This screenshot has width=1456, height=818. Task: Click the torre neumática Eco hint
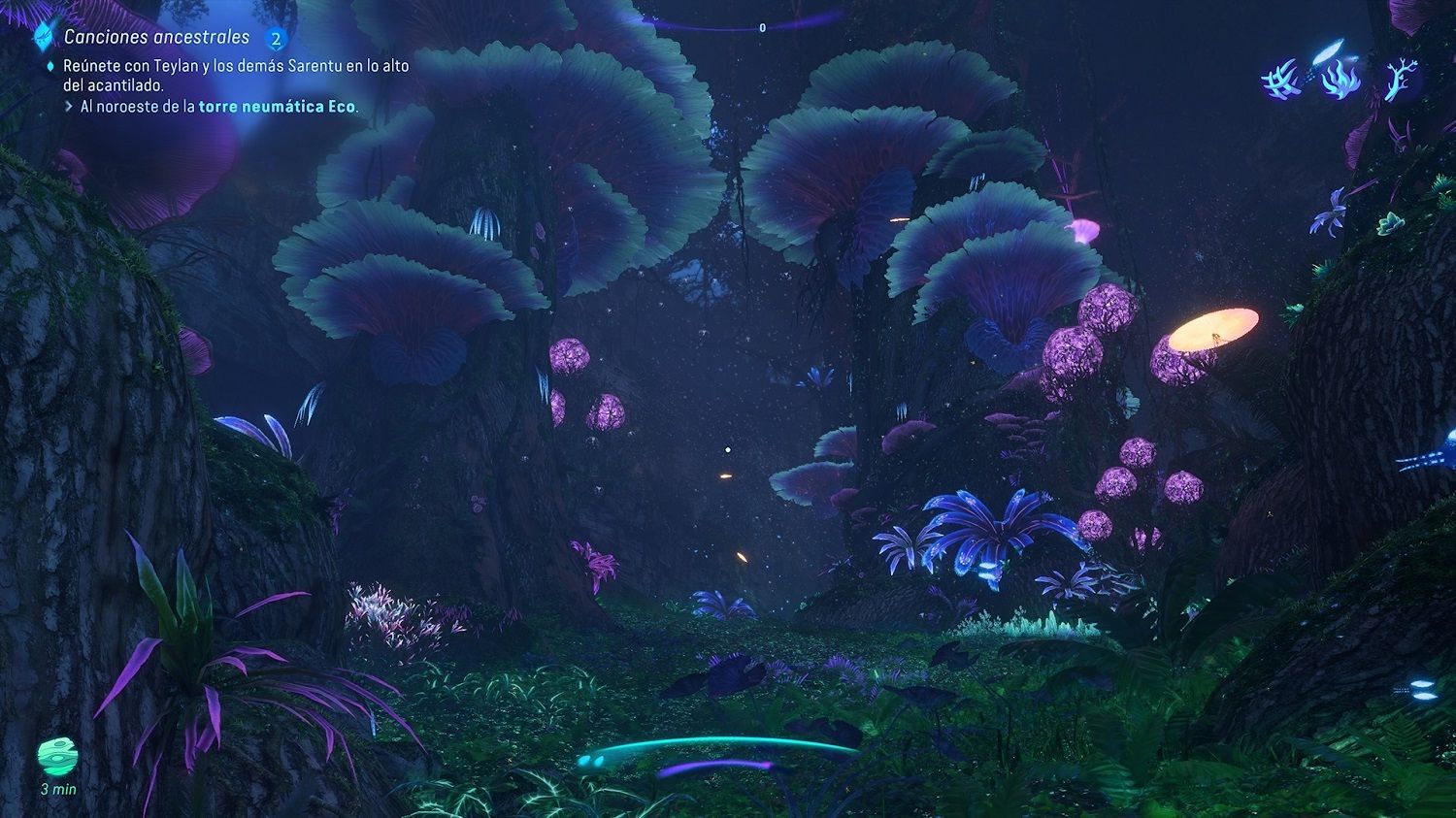pos(277,107)
